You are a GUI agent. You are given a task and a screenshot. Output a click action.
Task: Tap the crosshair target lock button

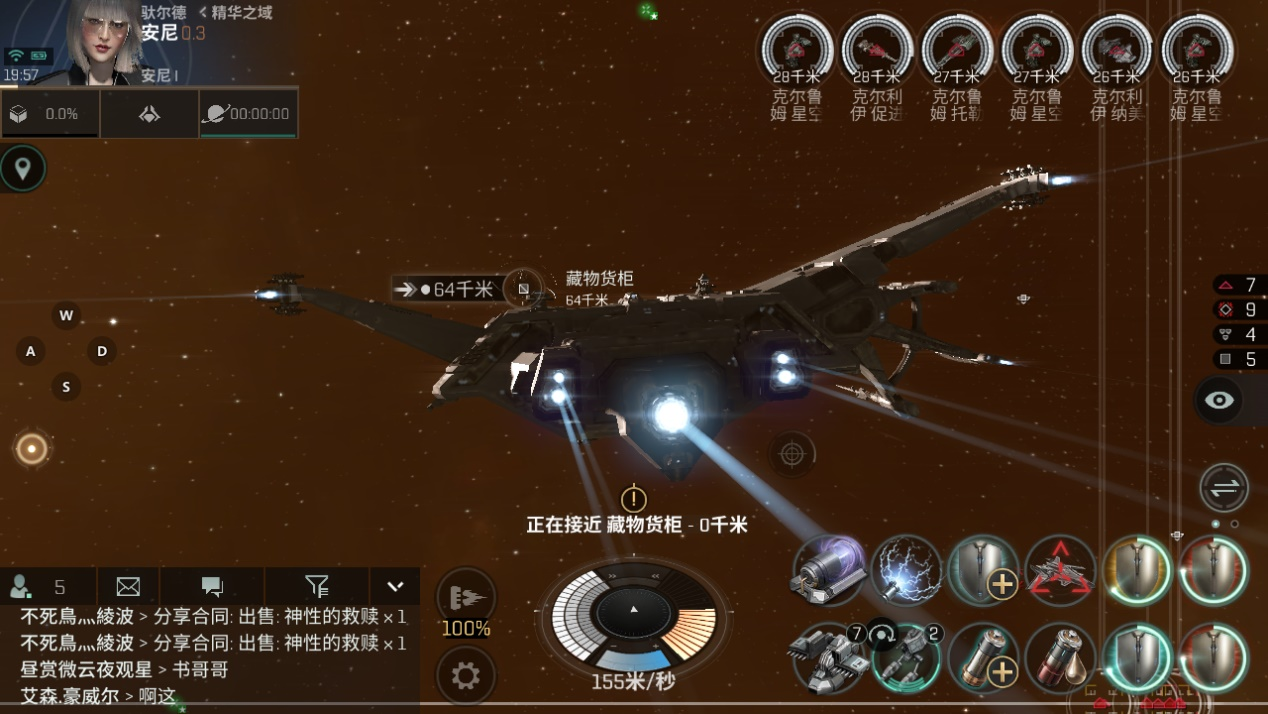pos(792,455)
